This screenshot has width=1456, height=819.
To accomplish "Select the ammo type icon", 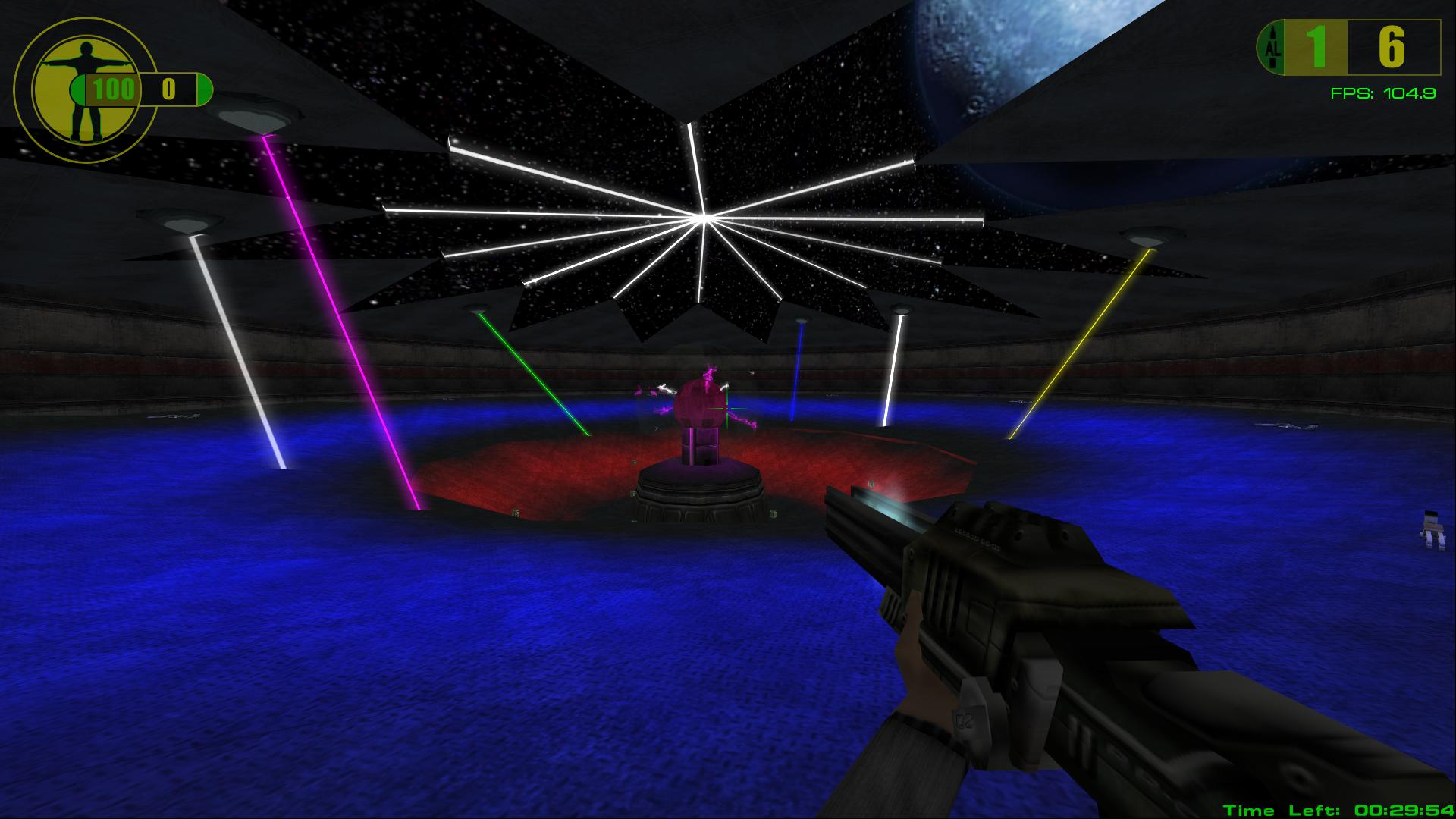I will [1273, 48].
